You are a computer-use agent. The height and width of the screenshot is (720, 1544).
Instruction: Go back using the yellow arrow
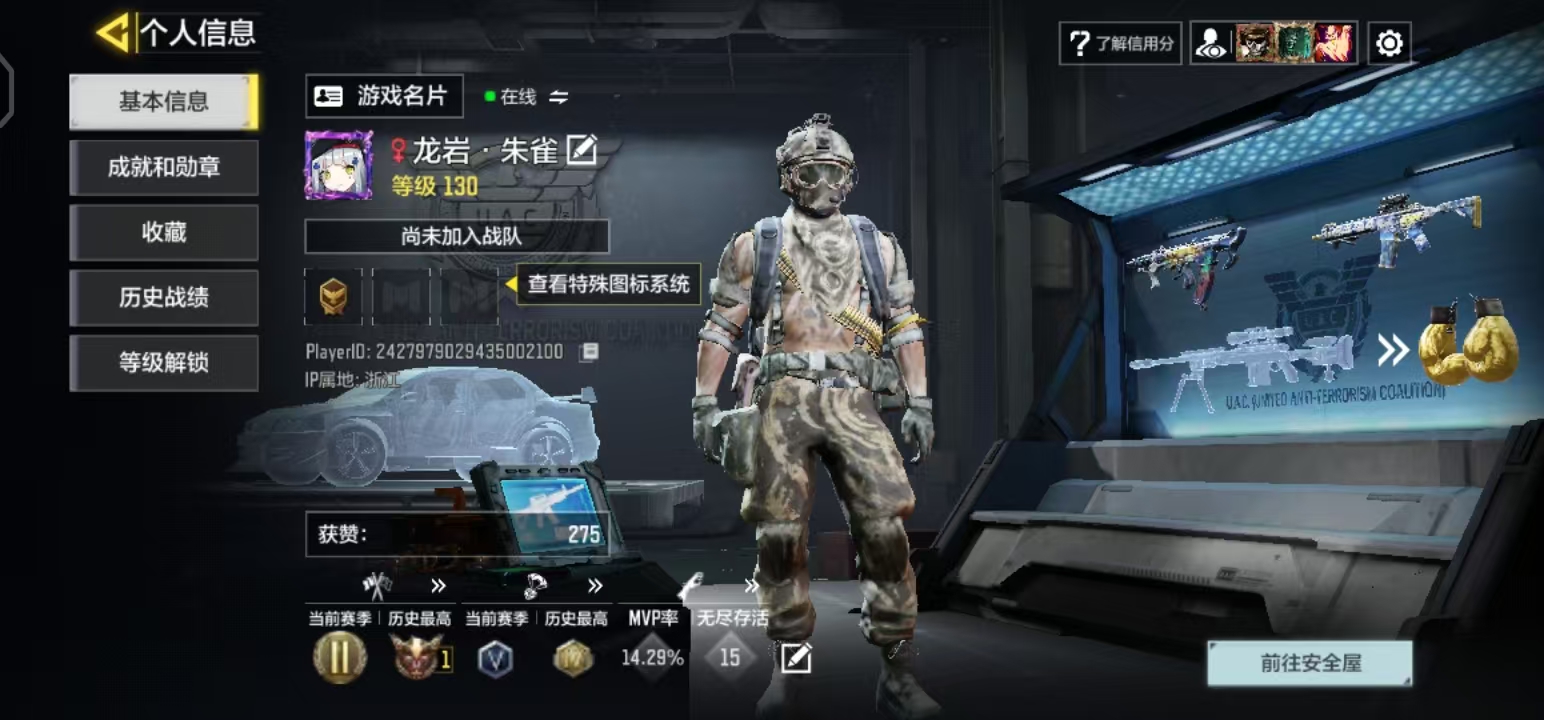[112, 32]
